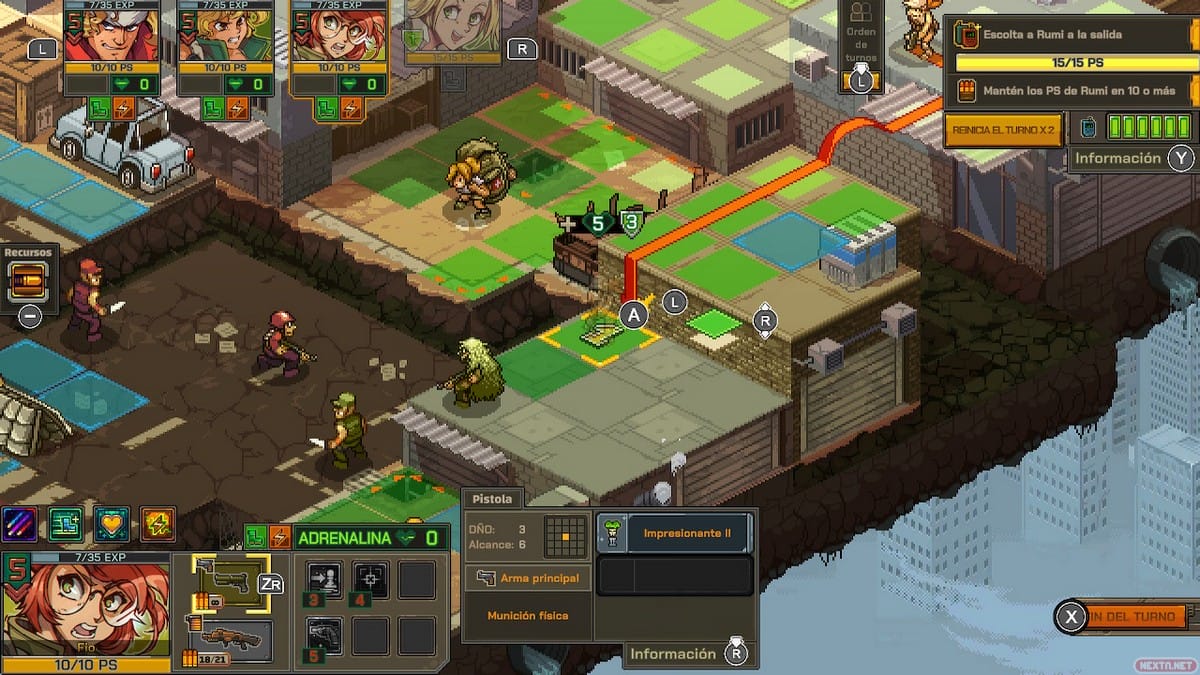The height and width of the screenshot is (675, 1200).
Task: End the turn with Fin del turno
Action: [1130, 617]
